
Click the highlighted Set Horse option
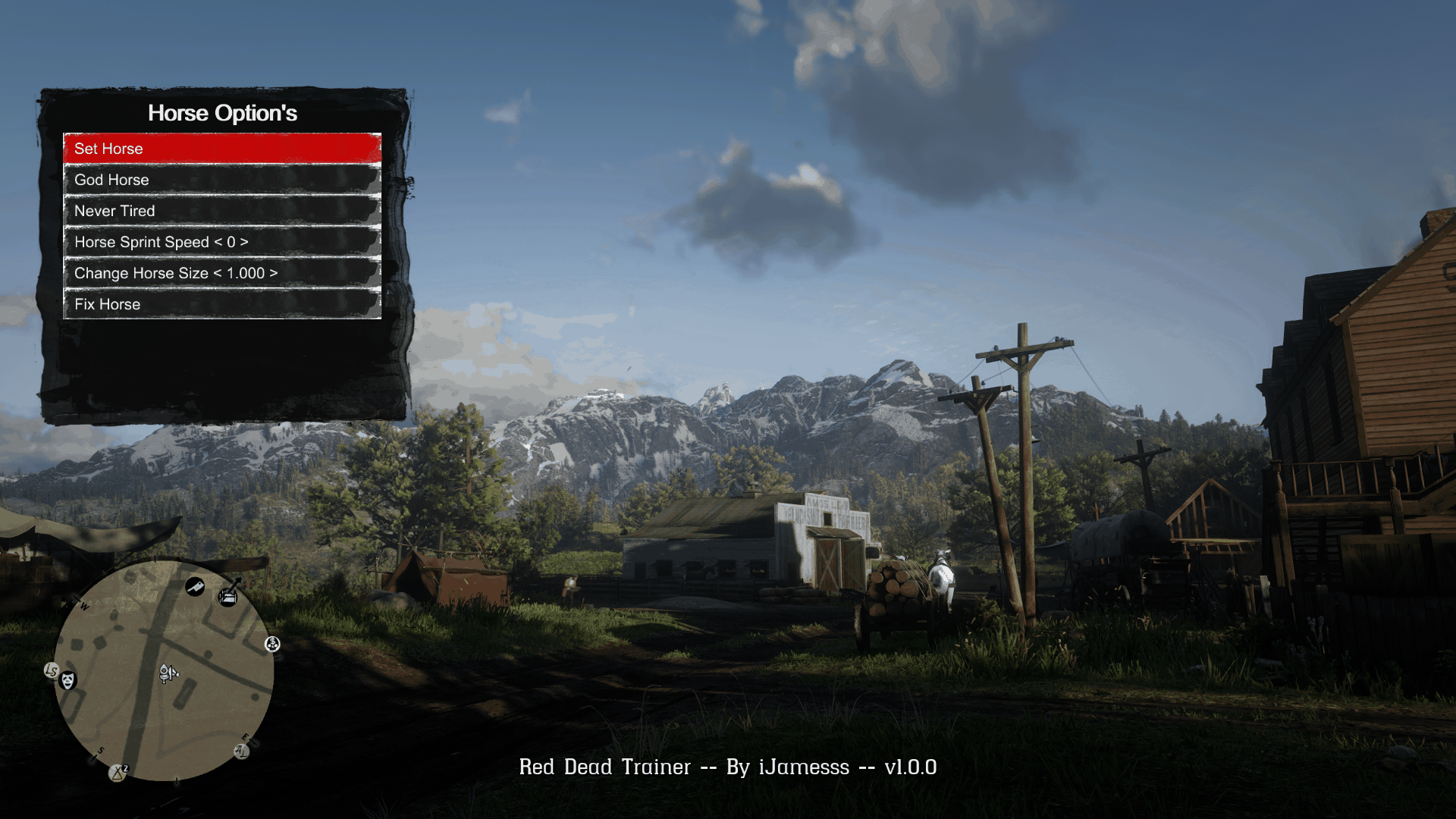click(220, 149)
